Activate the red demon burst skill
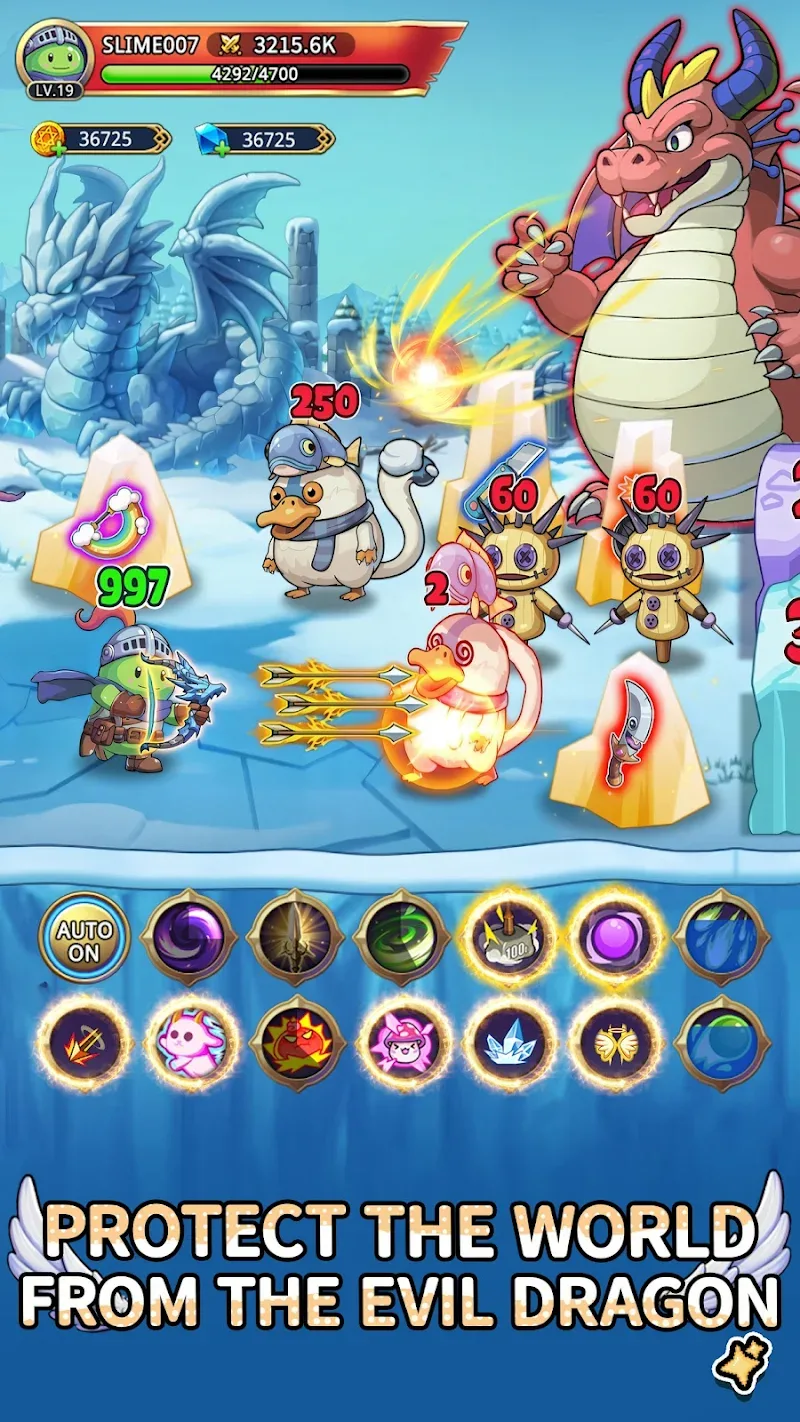Image resolution: width=800 pixels, height=1422 pixels. (296, 1045)
